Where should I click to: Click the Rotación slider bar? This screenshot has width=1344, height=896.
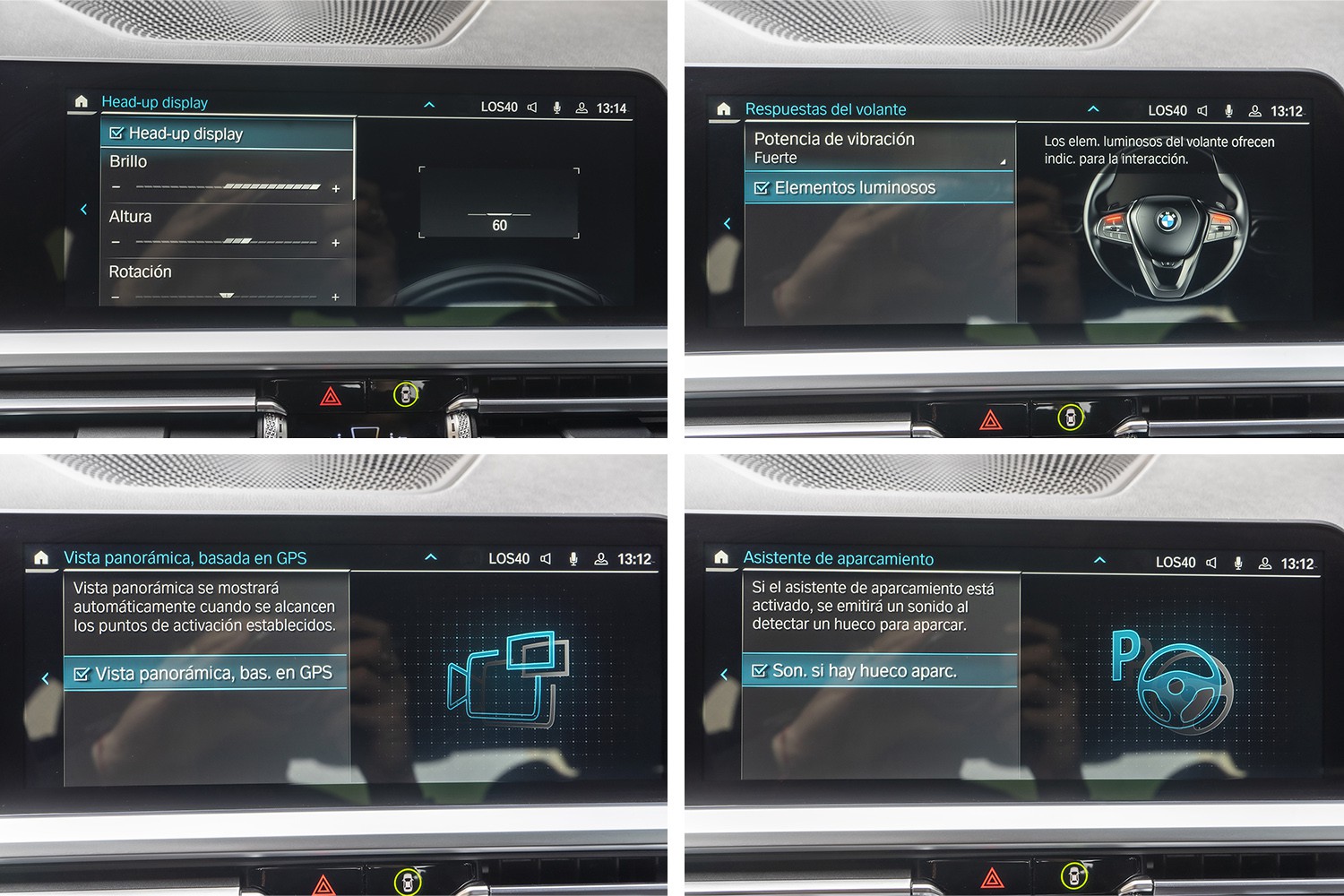tap(227, 296)
